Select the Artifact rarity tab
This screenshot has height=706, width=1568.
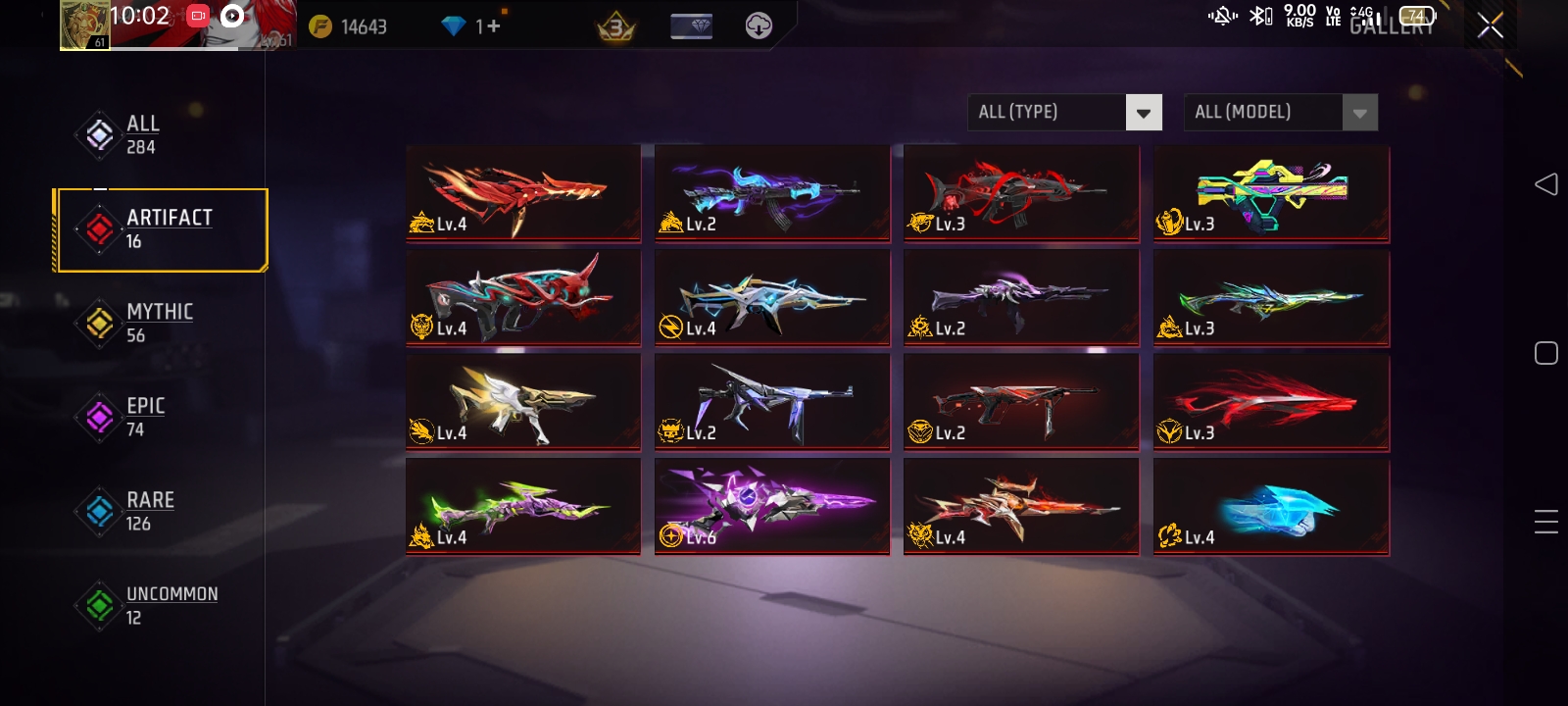162,229
